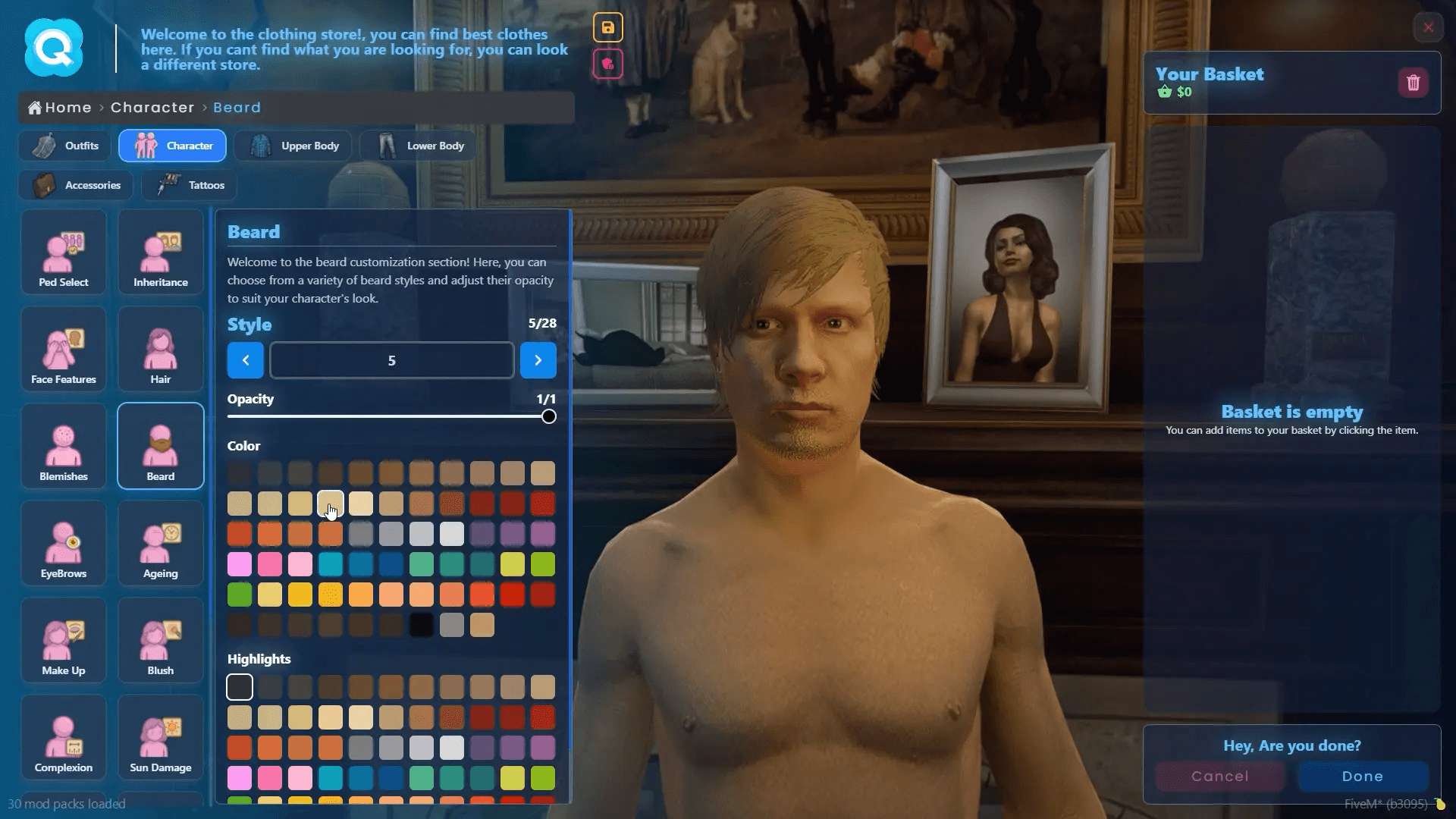Image resolution: width=1456 pixels, height=819 pixels.
Task: Open the Tattoos category
Action: [x=188, y=185]
